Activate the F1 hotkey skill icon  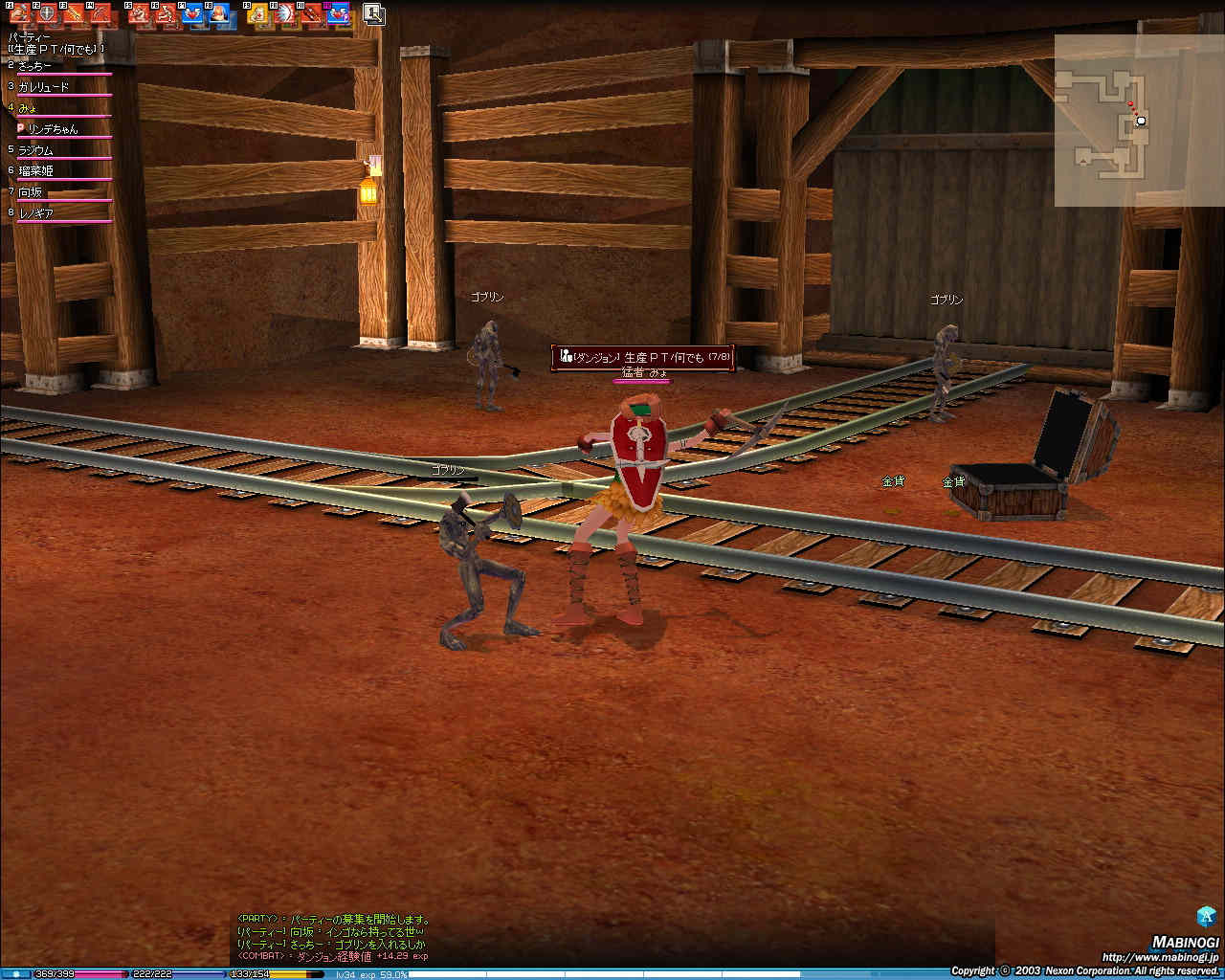[x=21, y=13]
